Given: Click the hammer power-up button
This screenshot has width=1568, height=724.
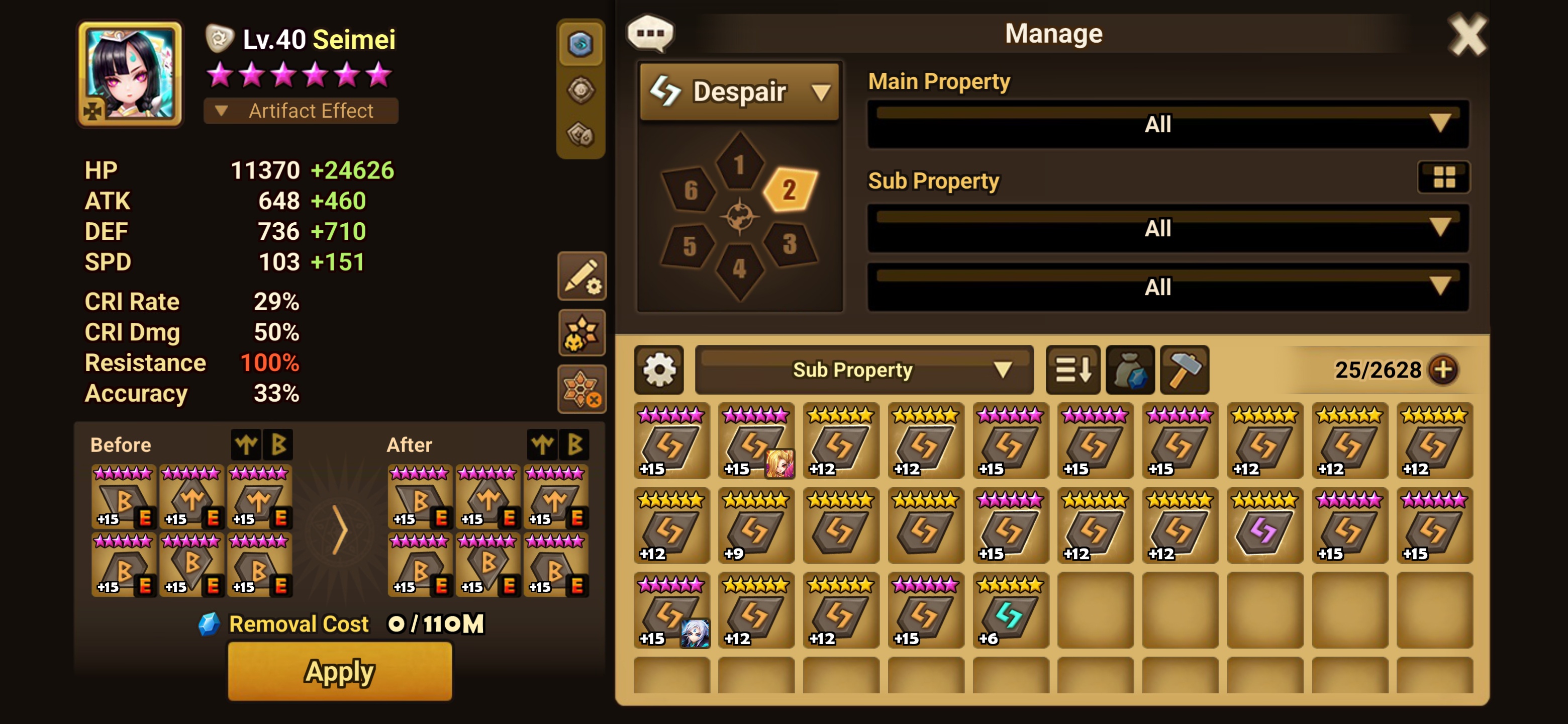Looking at the screenshot, I should coord(1184,370).
